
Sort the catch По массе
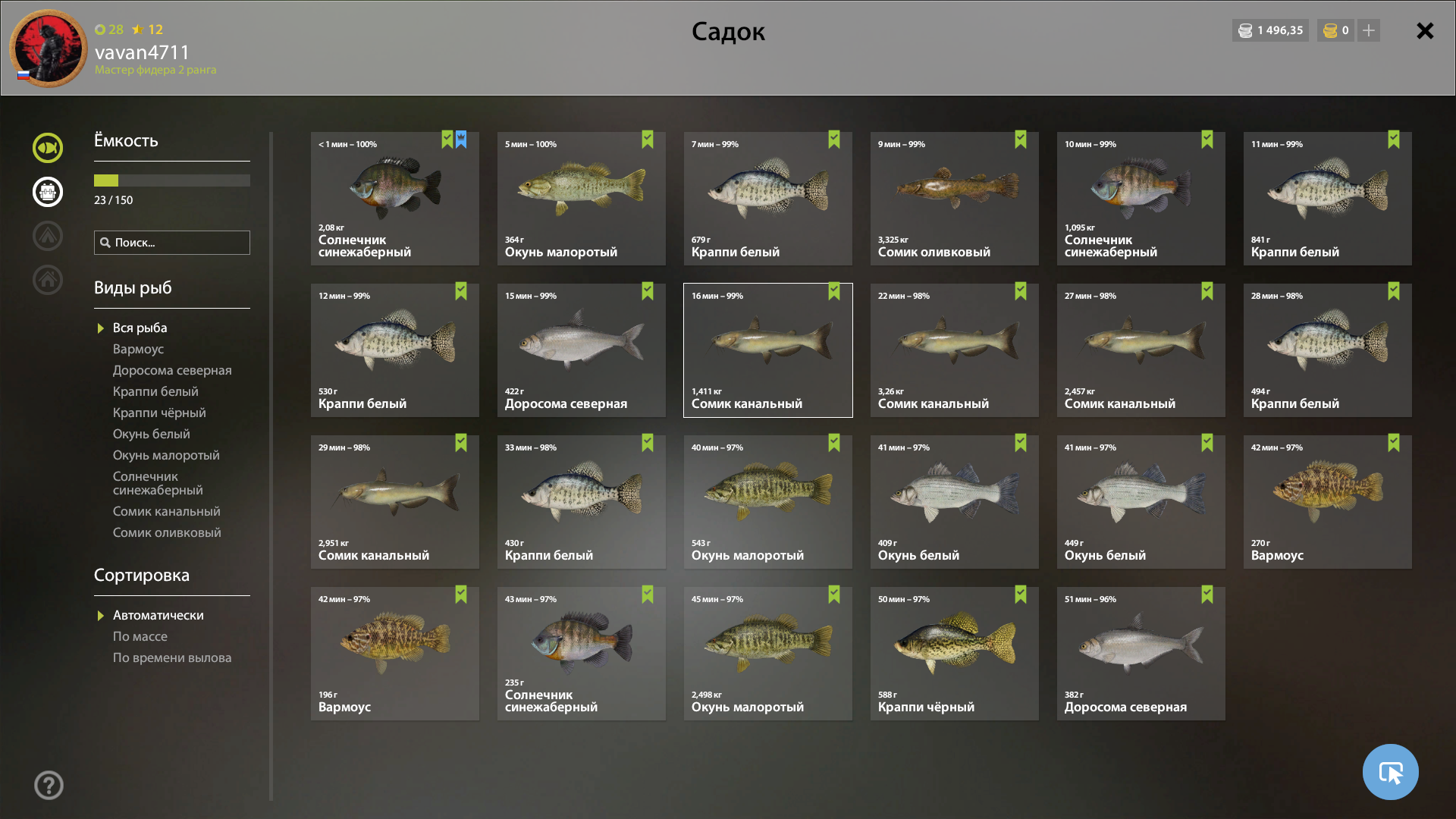point(140,636)
